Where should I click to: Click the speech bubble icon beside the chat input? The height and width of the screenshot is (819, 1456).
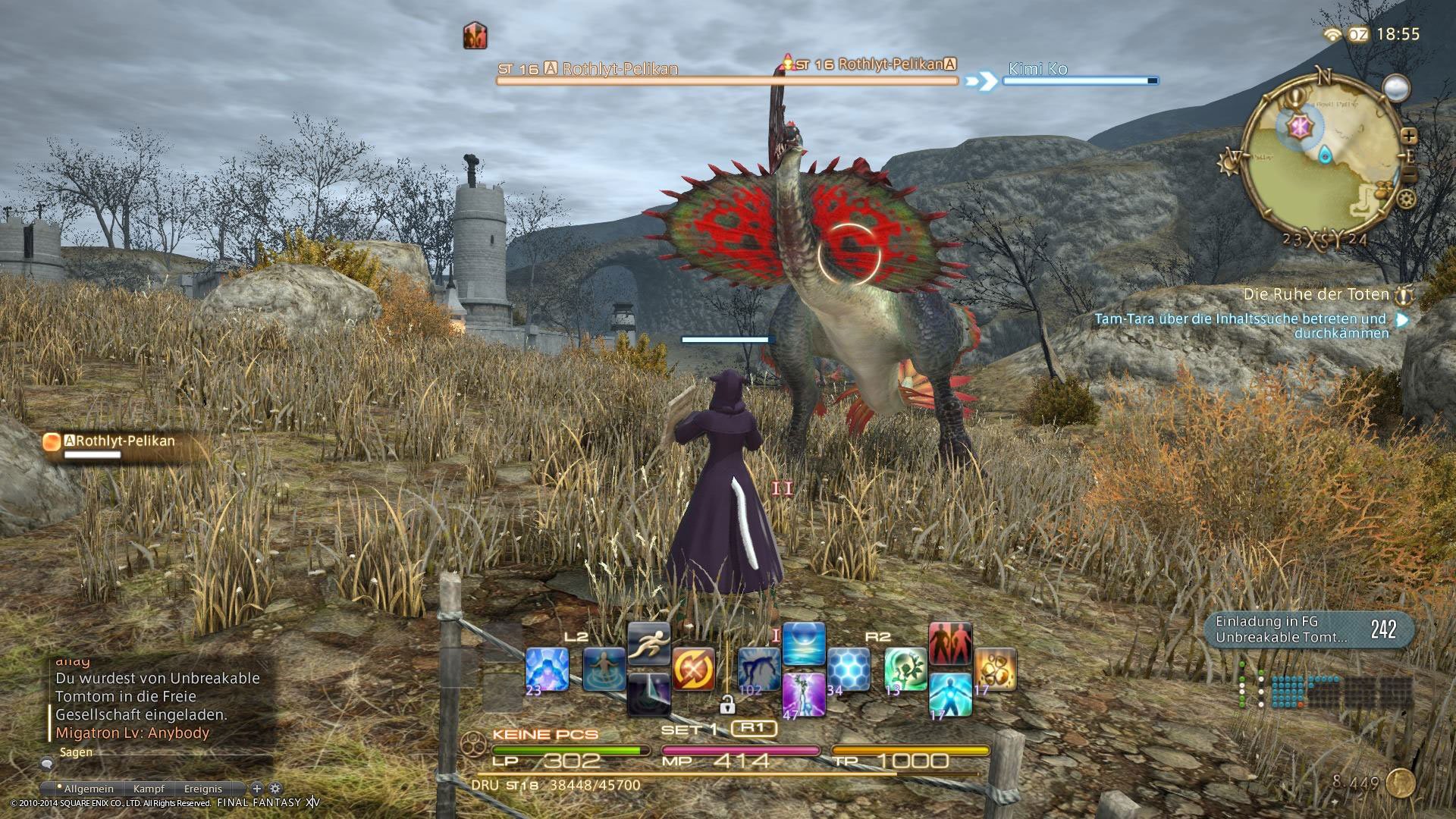[47, 764]
